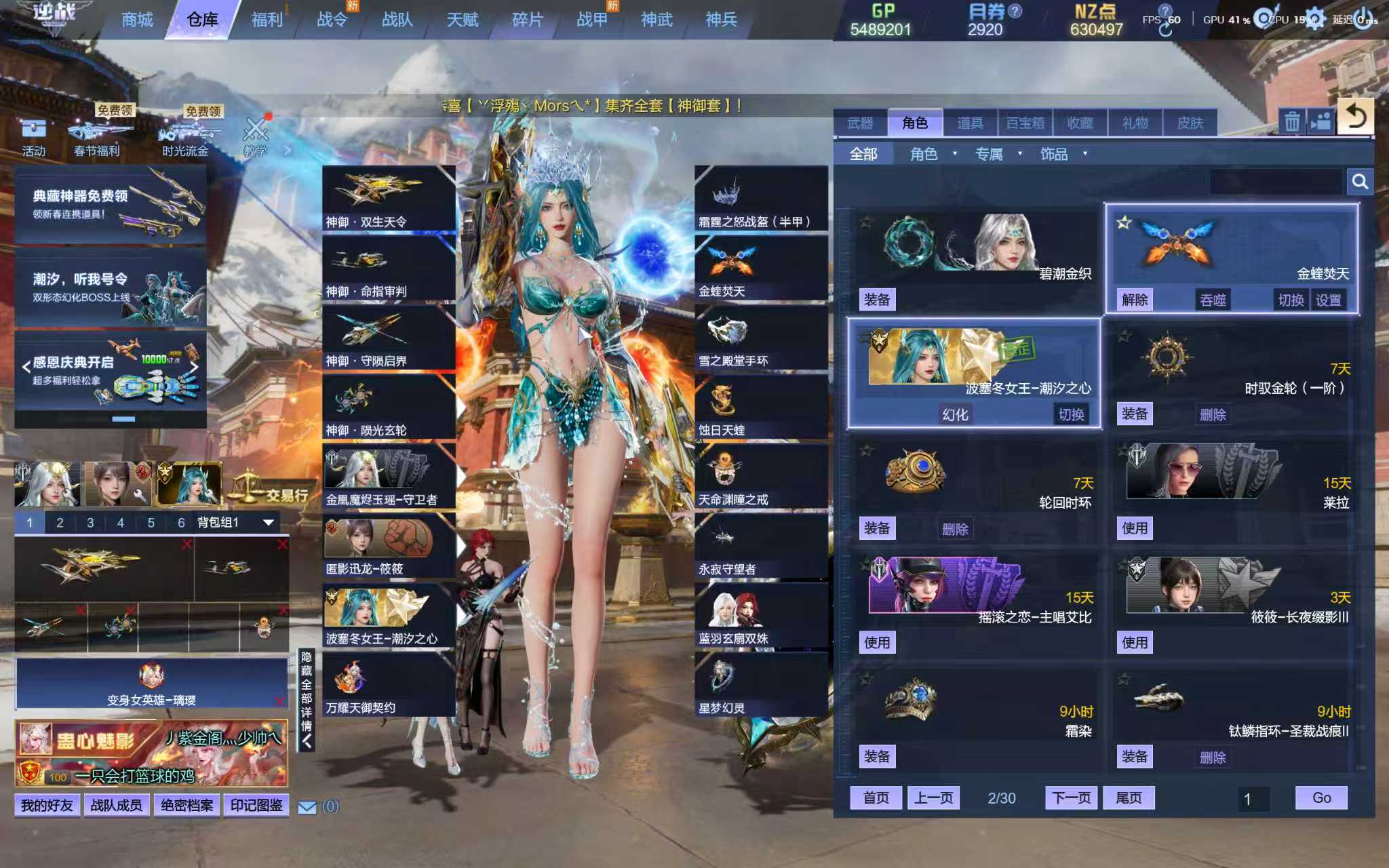
Task: Unequip 金蝰焚天 with the 解除 button
Action: pyautogui.click(x=1135, y=300)
